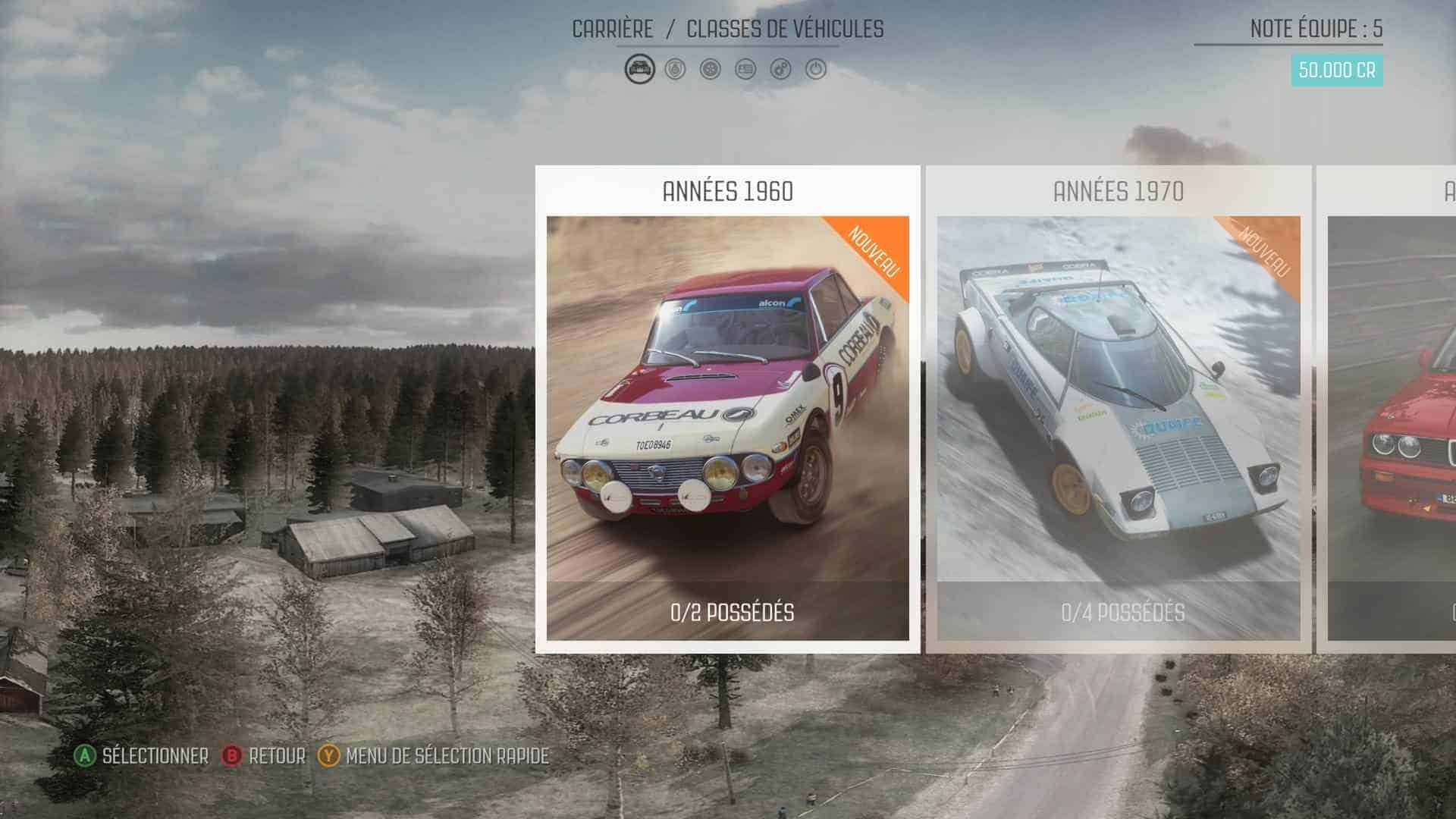Open the ID card profile tab
The width and height of the screenshot is (1456, 819).
click(745, 70)
